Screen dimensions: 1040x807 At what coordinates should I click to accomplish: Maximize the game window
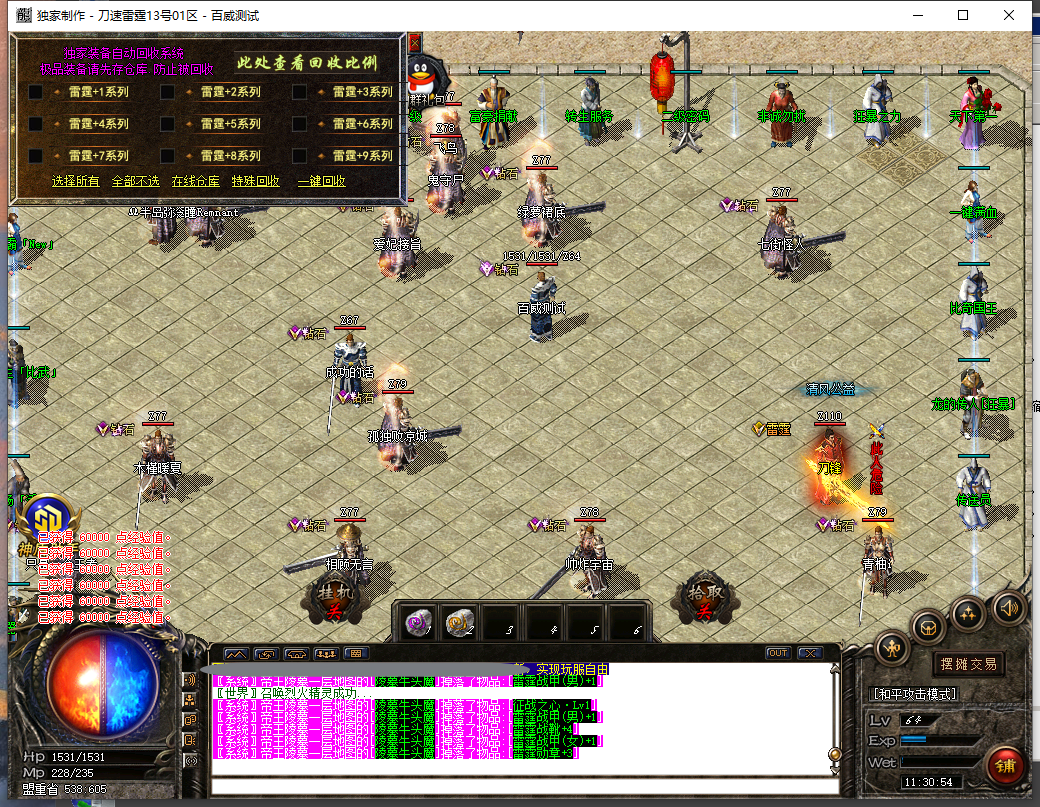click(x=963, y=15)
